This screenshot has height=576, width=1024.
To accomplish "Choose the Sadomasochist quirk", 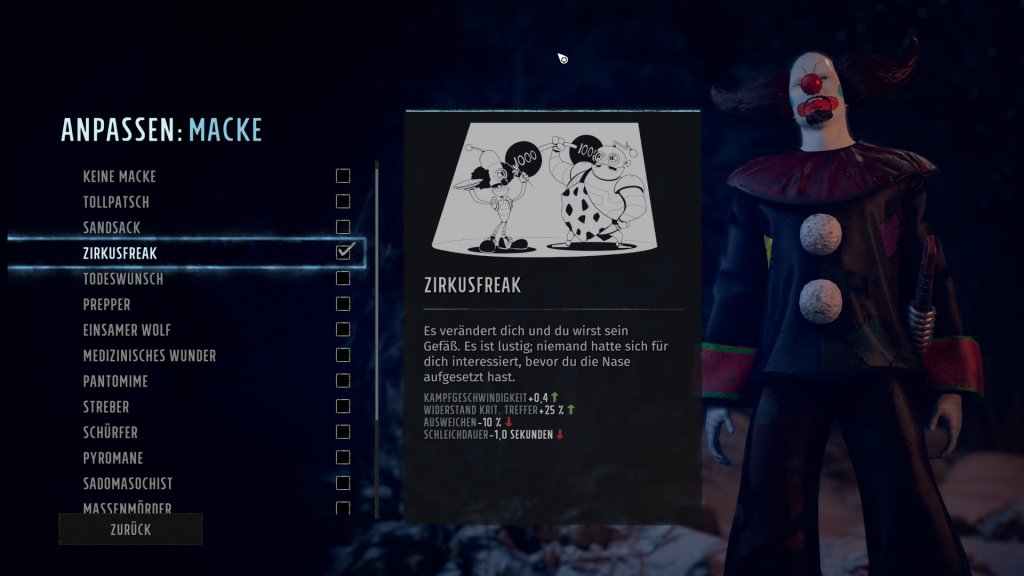I will click(x=129, y=484).
